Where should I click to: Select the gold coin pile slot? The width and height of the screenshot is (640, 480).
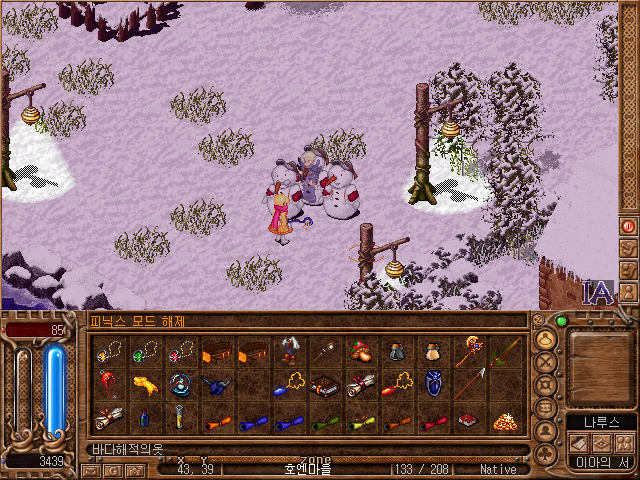pos(504,420)
